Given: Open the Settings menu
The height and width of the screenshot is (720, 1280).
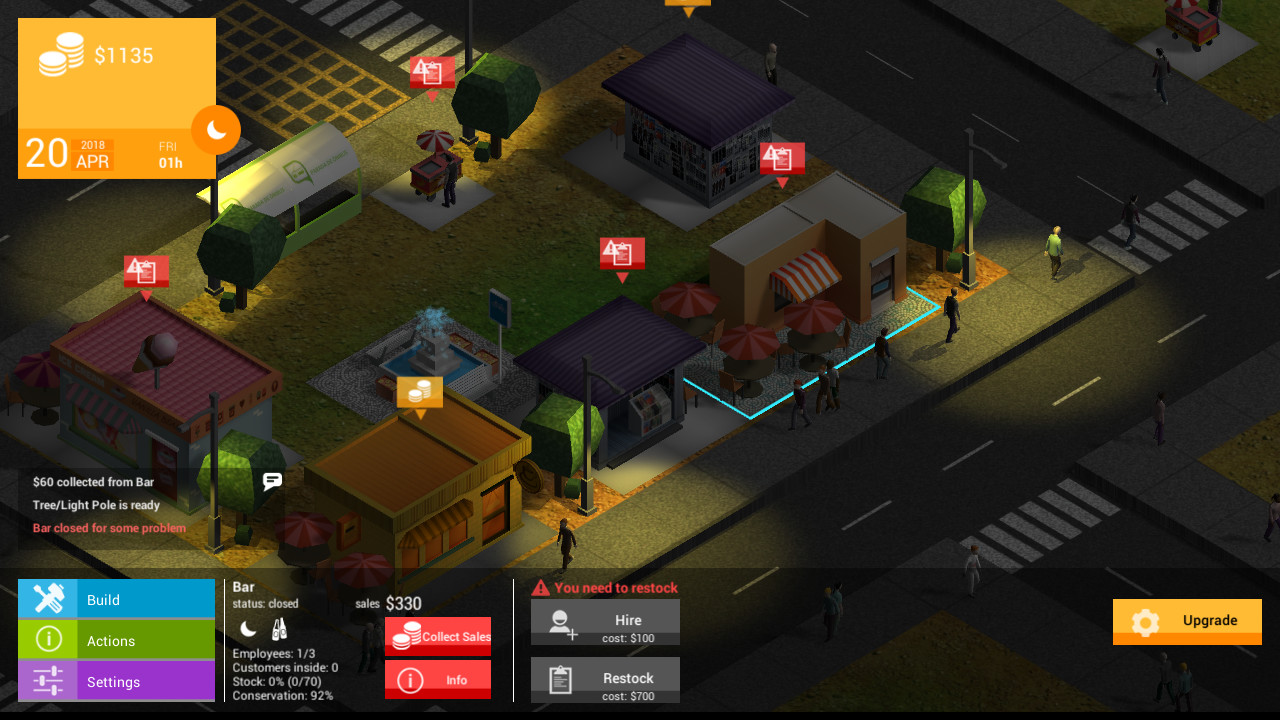Looking at the screenshot, I should [x=116, y=681].
